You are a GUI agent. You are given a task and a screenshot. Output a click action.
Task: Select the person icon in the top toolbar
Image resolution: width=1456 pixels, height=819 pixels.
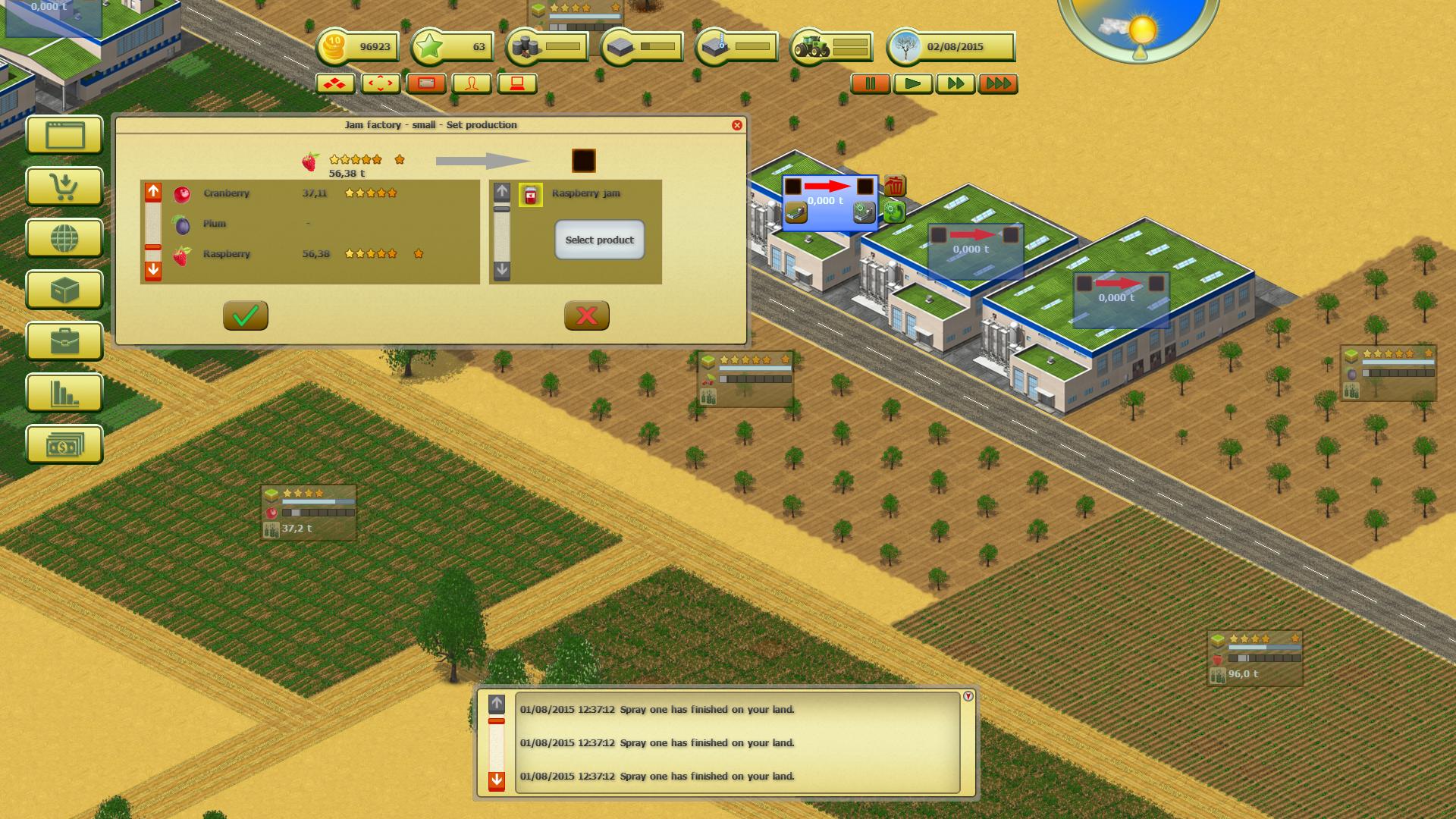pos(471,83)
